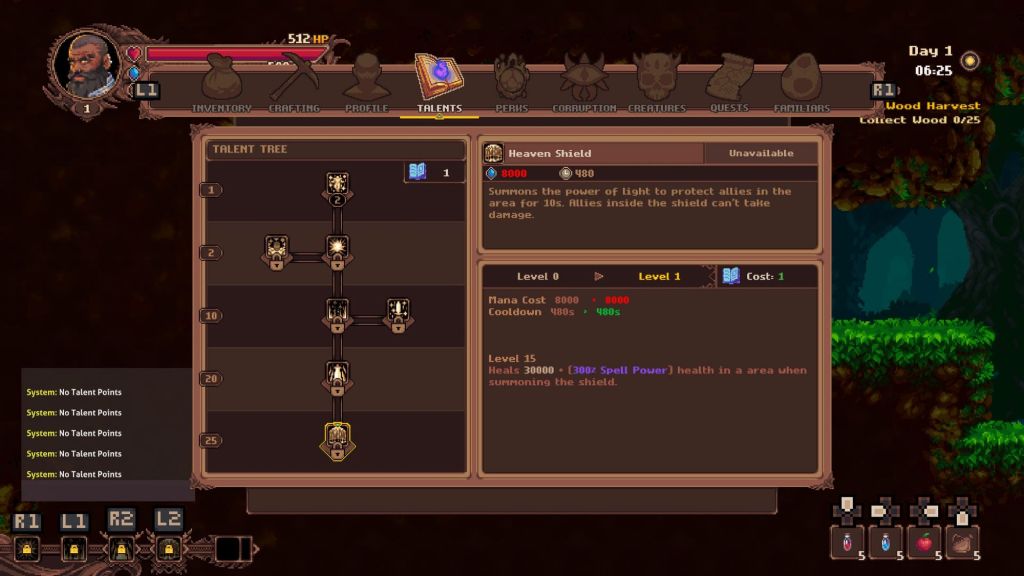Select the locked level 20 talent node
The width and height of the screenshot is (1024, 576).
[337, 377]
